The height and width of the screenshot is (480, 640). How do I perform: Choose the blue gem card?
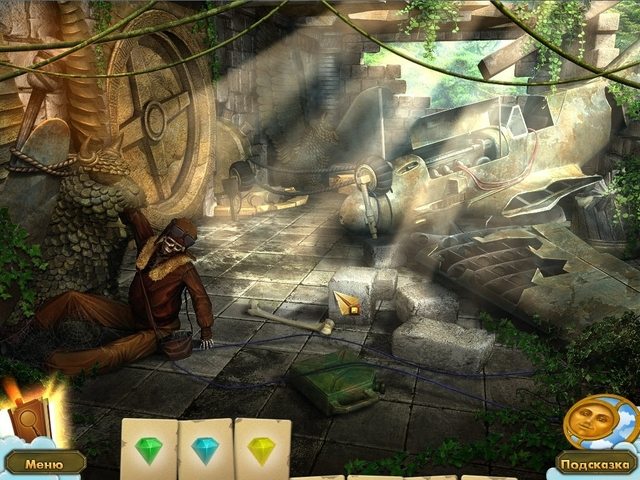coord(205,449)
